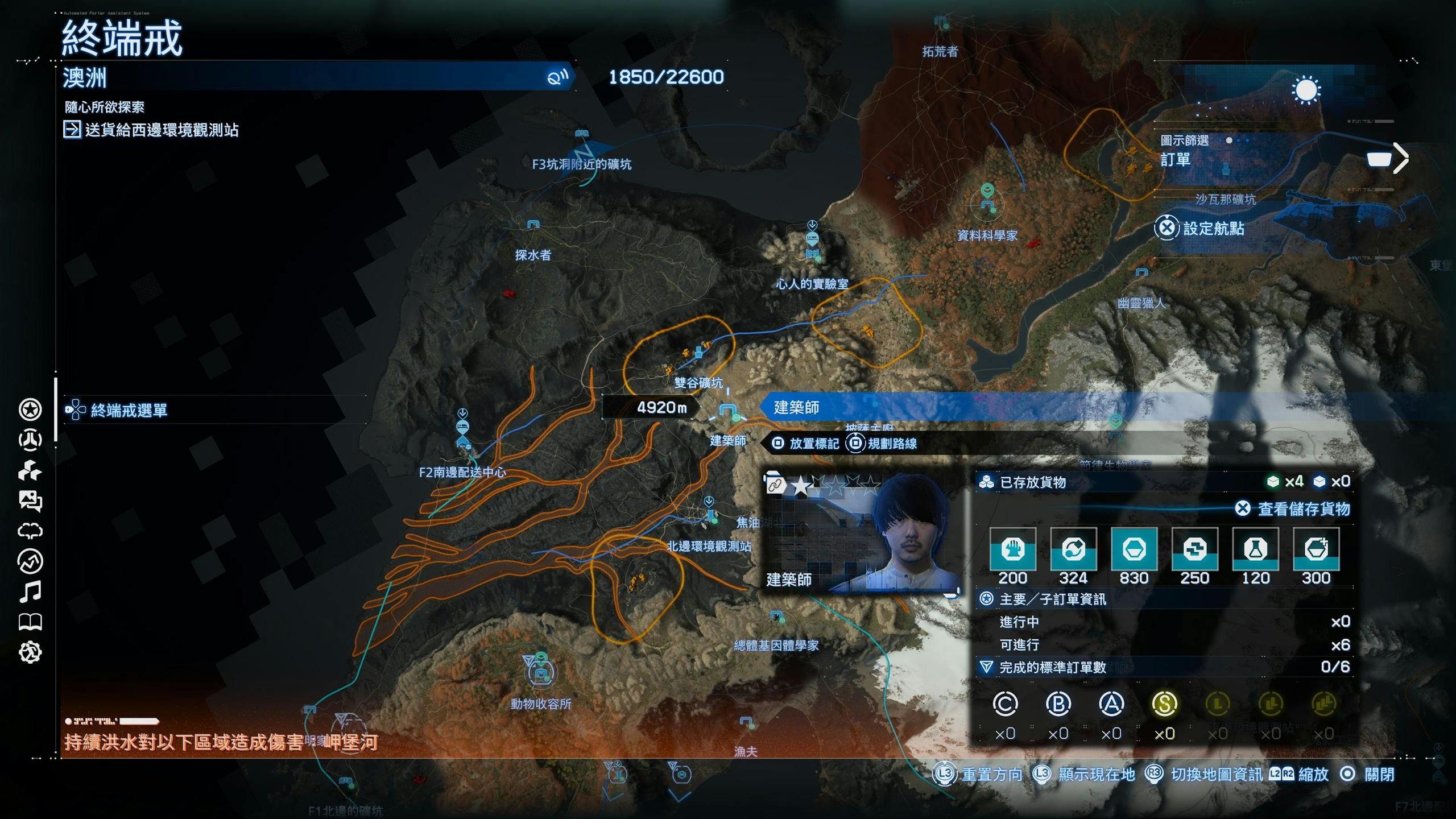This screenshot has height=819, width=1456.
Task: Click the 總體基因體學家 shelter marker
Action: (x=777, y=617)
